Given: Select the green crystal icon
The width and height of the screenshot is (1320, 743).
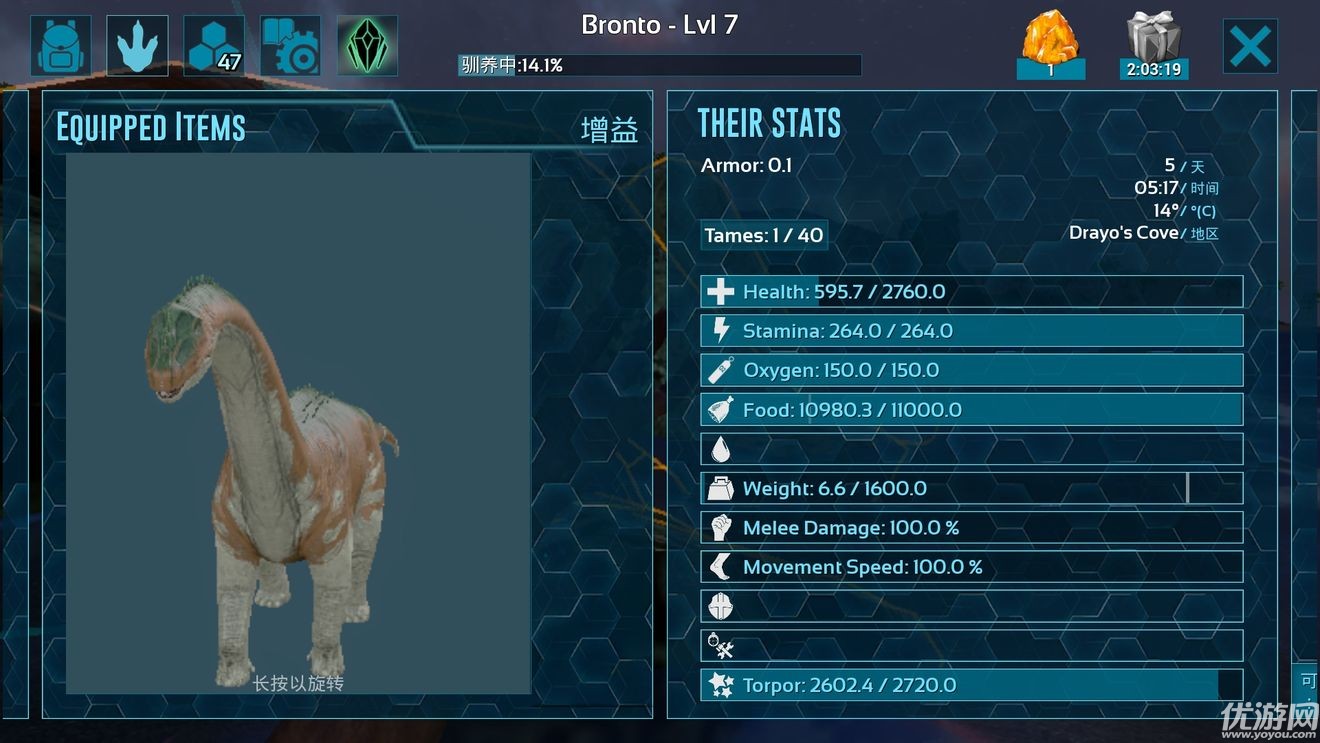Looking at the screenshot, I should [x=367, y=46].
